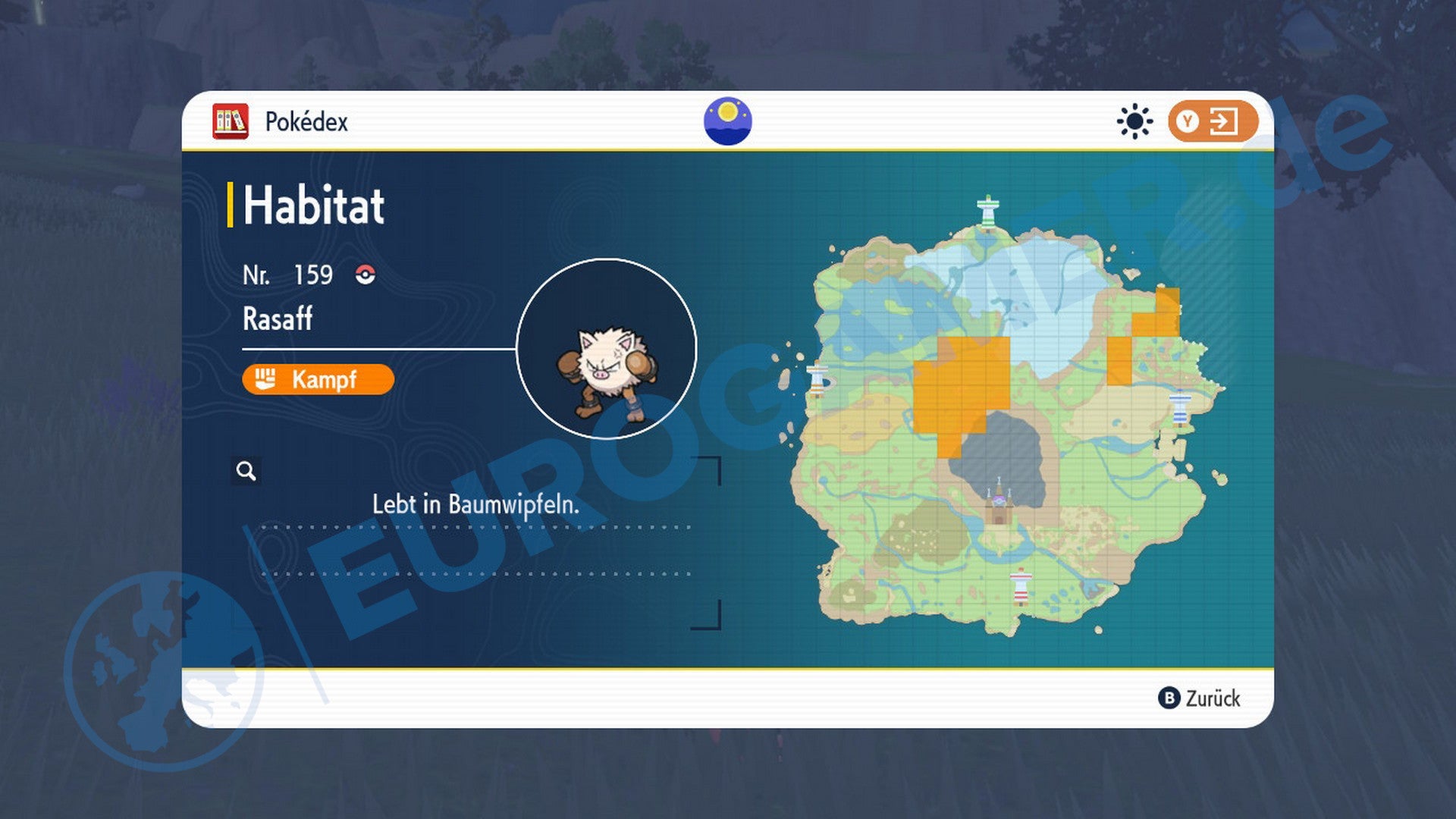
Task: Select the northern lighthouse tower on the map
Action: pyautogui.click(x=988, y=211)
